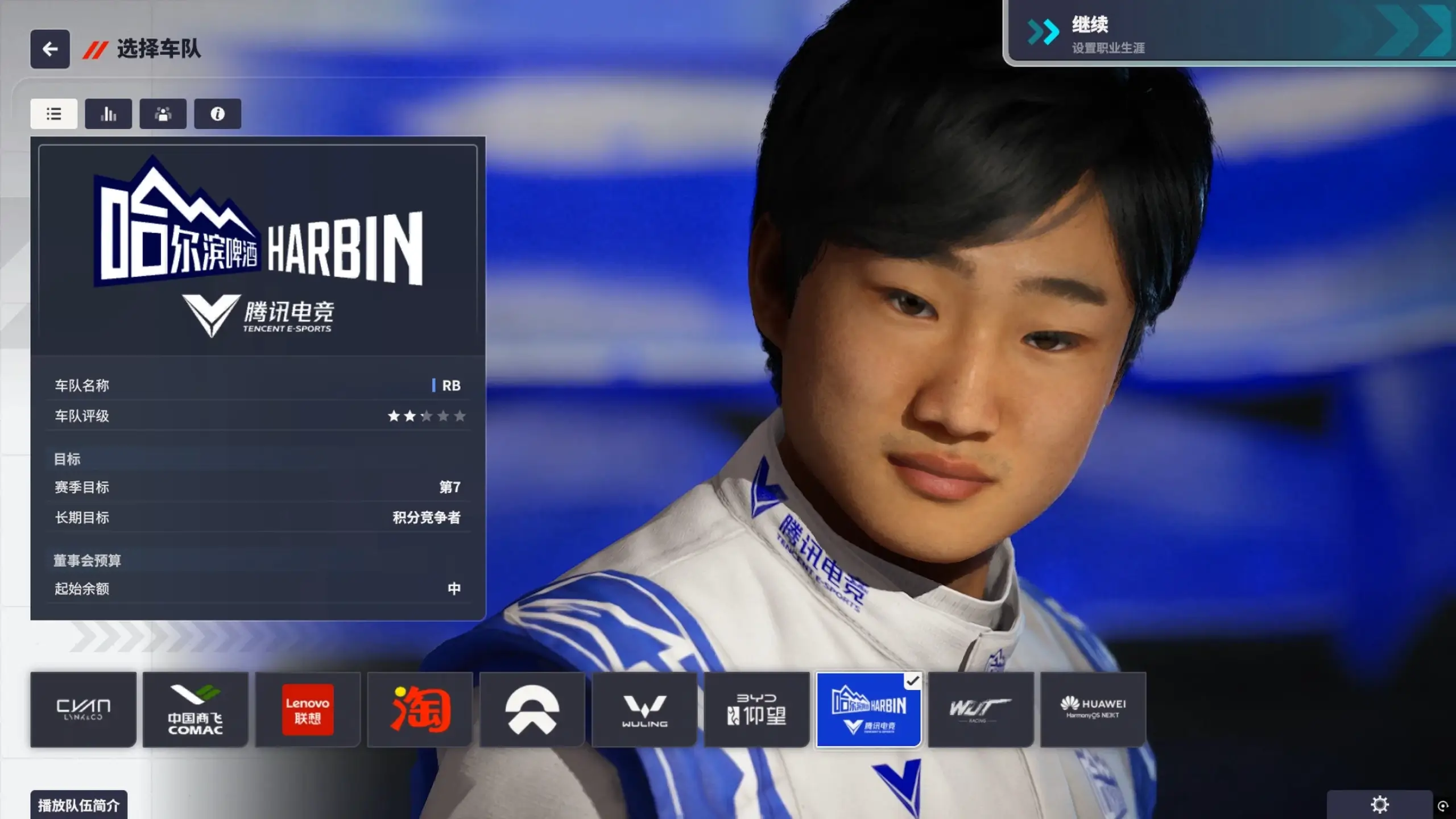Choose the COMAC team tile
This screenshot has width=1456, height=819.
[195, 709]
